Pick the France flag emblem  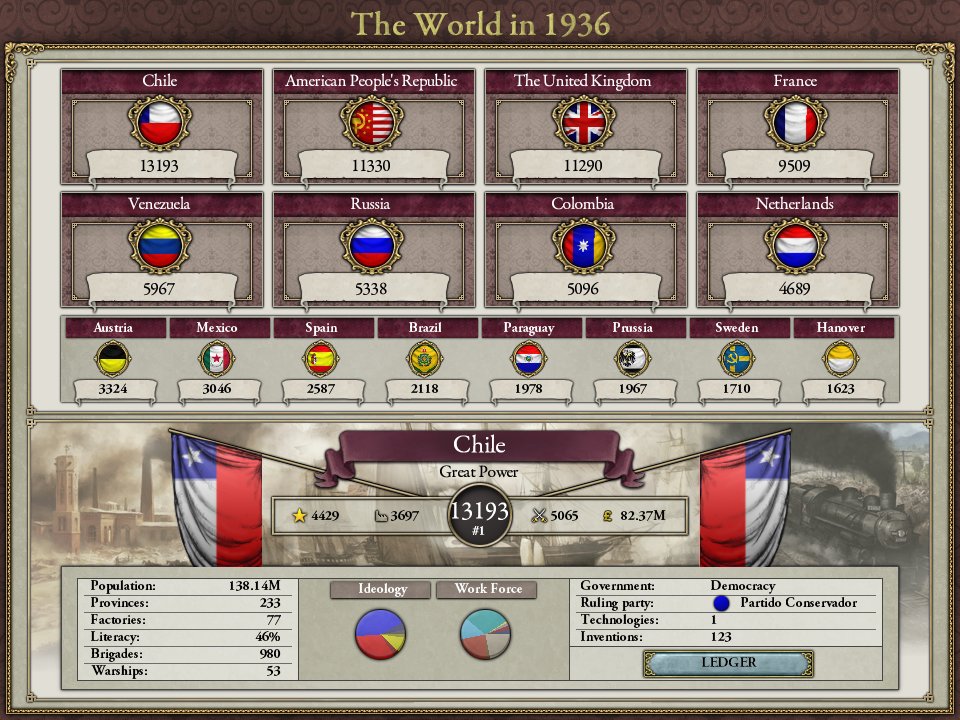tap(795, 123)
